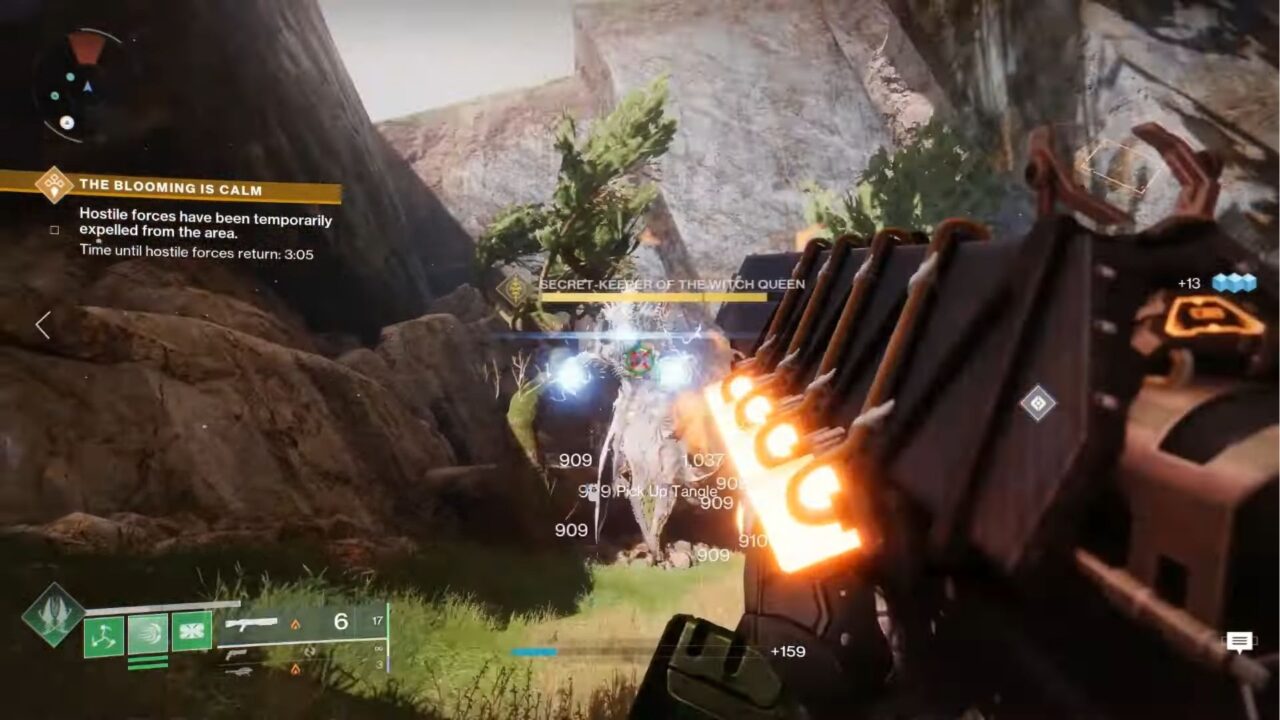Collapse the quest tracker with left chevron
Image resolution: width=1280 pixels, height=720 pixels.
coord(41,326)
